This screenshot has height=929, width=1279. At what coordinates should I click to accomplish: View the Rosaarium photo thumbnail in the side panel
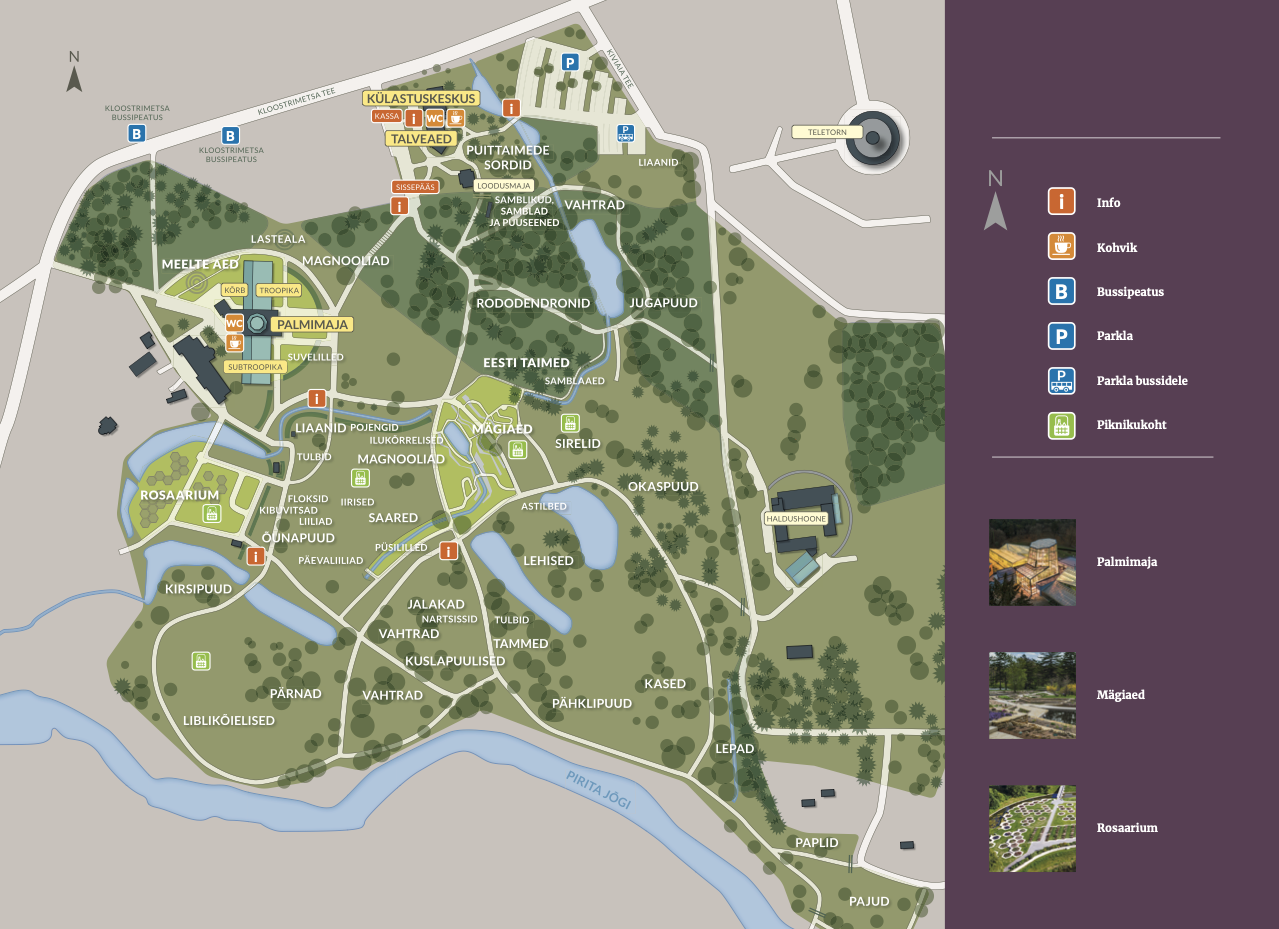(x=1032, y=828)
